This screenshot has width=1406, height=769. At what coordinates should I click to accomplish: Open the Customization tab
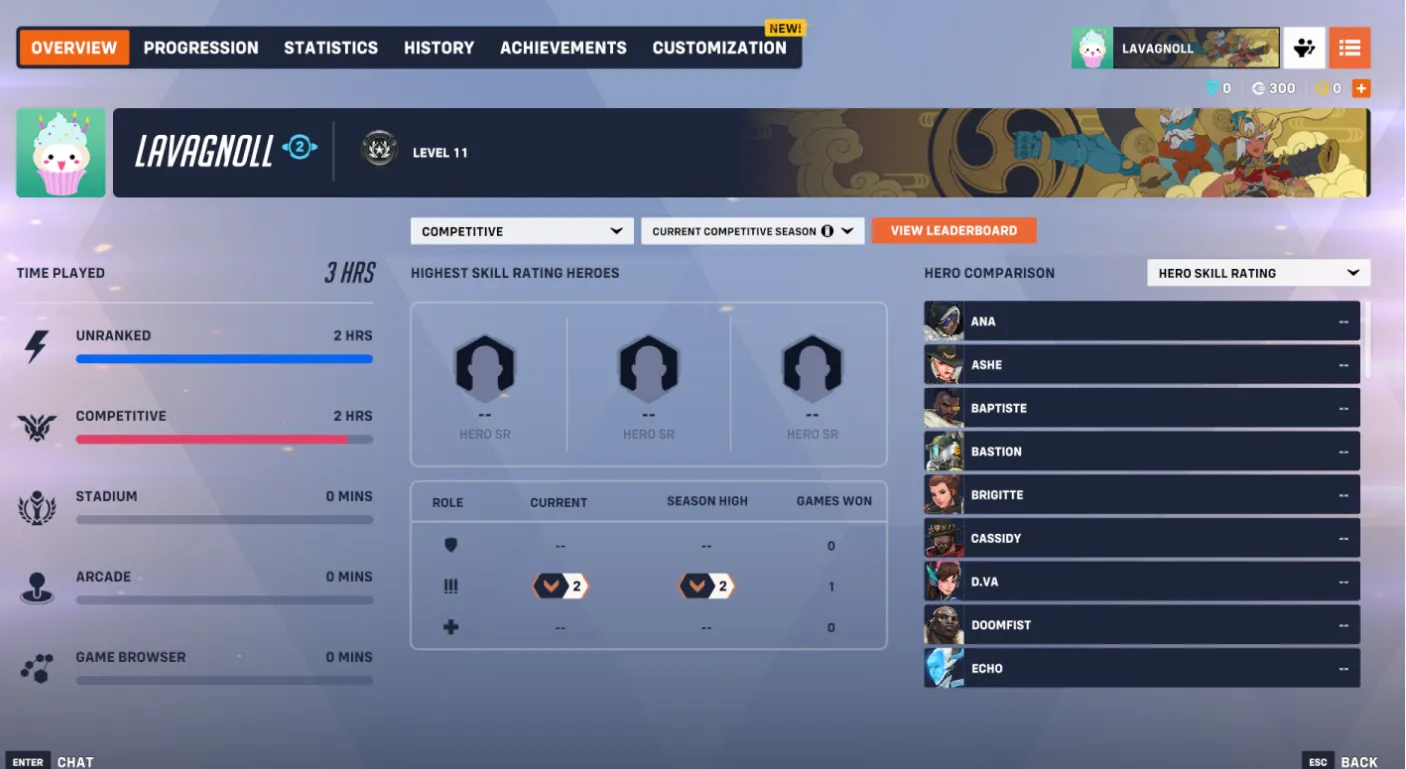pos(719,47)
